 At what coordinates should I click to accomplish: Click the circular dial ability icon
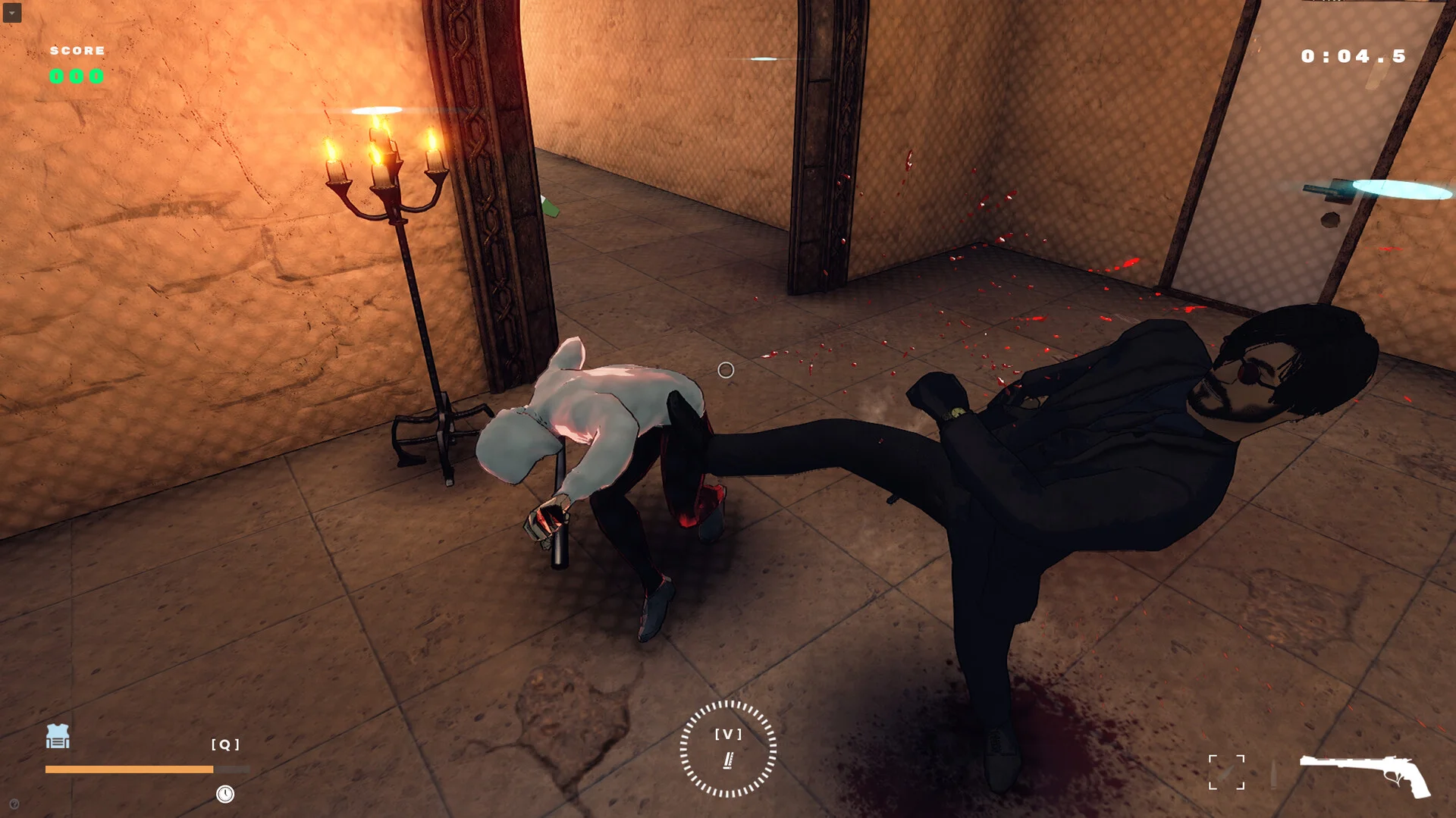[x=728, y=749]
